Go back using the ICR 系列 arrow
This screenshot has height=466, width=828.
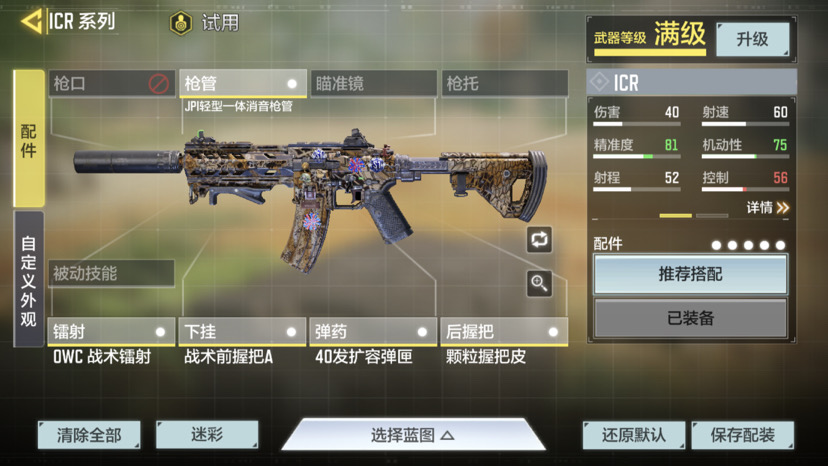[x=34, y=21]
